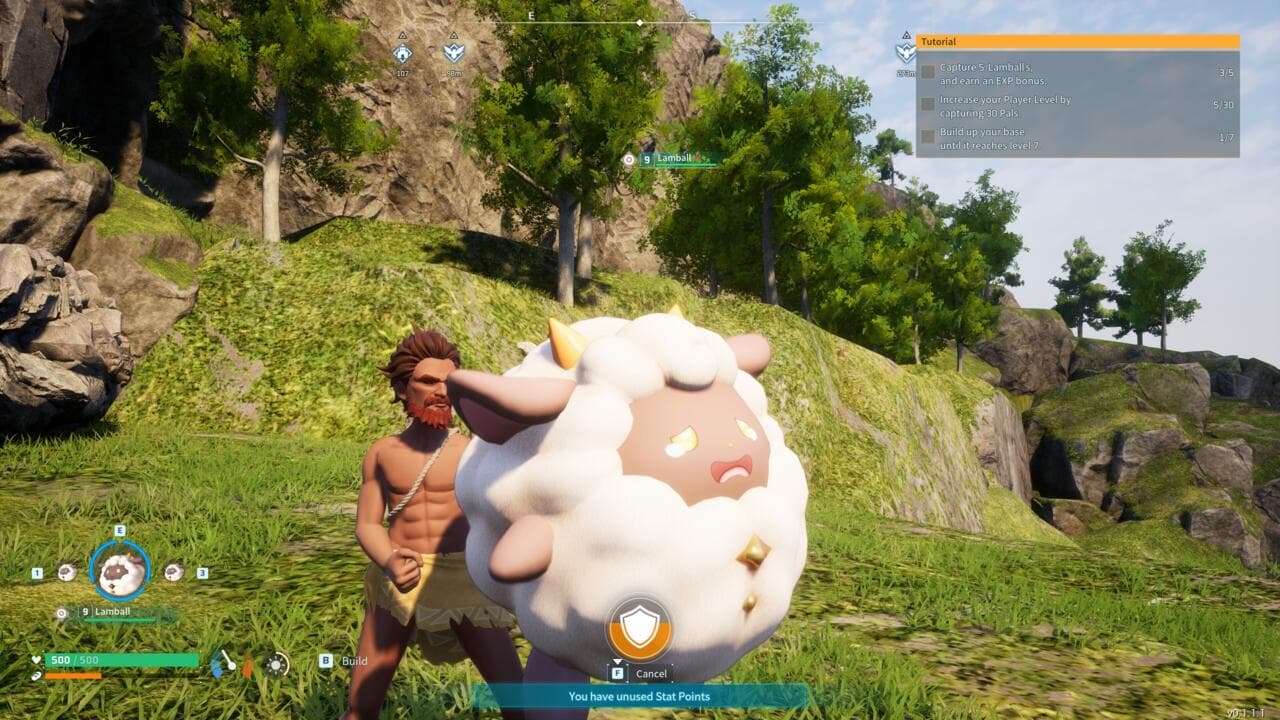
Task: Click the Cancel shield icon
Action: tap(639, 627)
